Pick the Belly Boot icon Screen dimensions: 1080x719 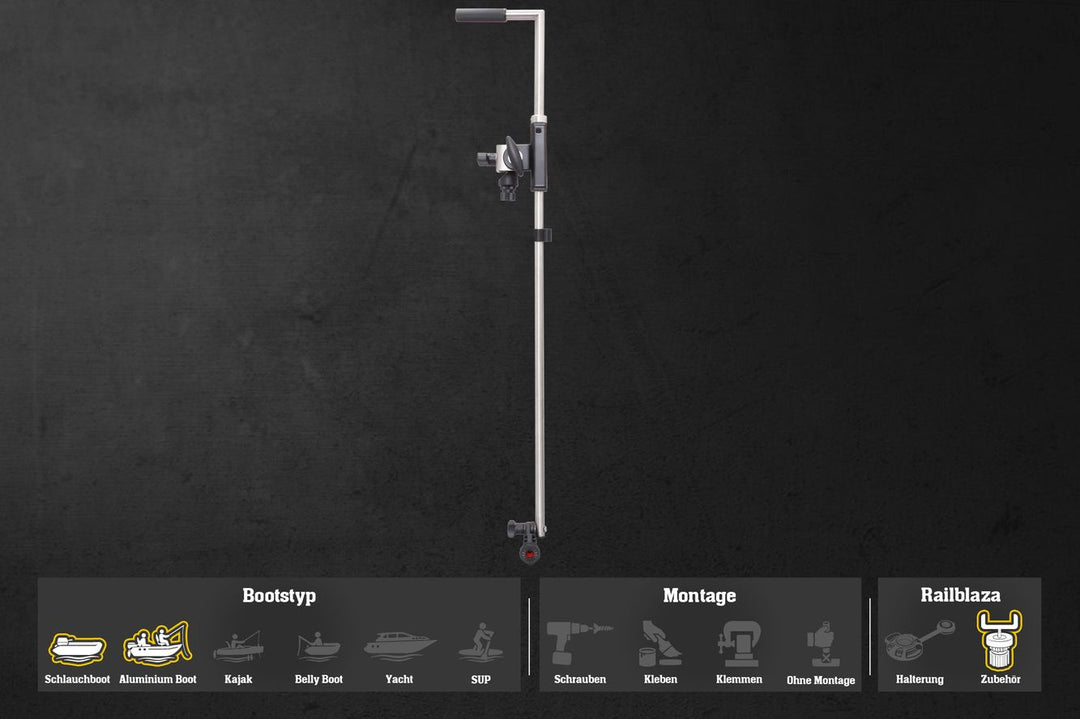[319, 646]
